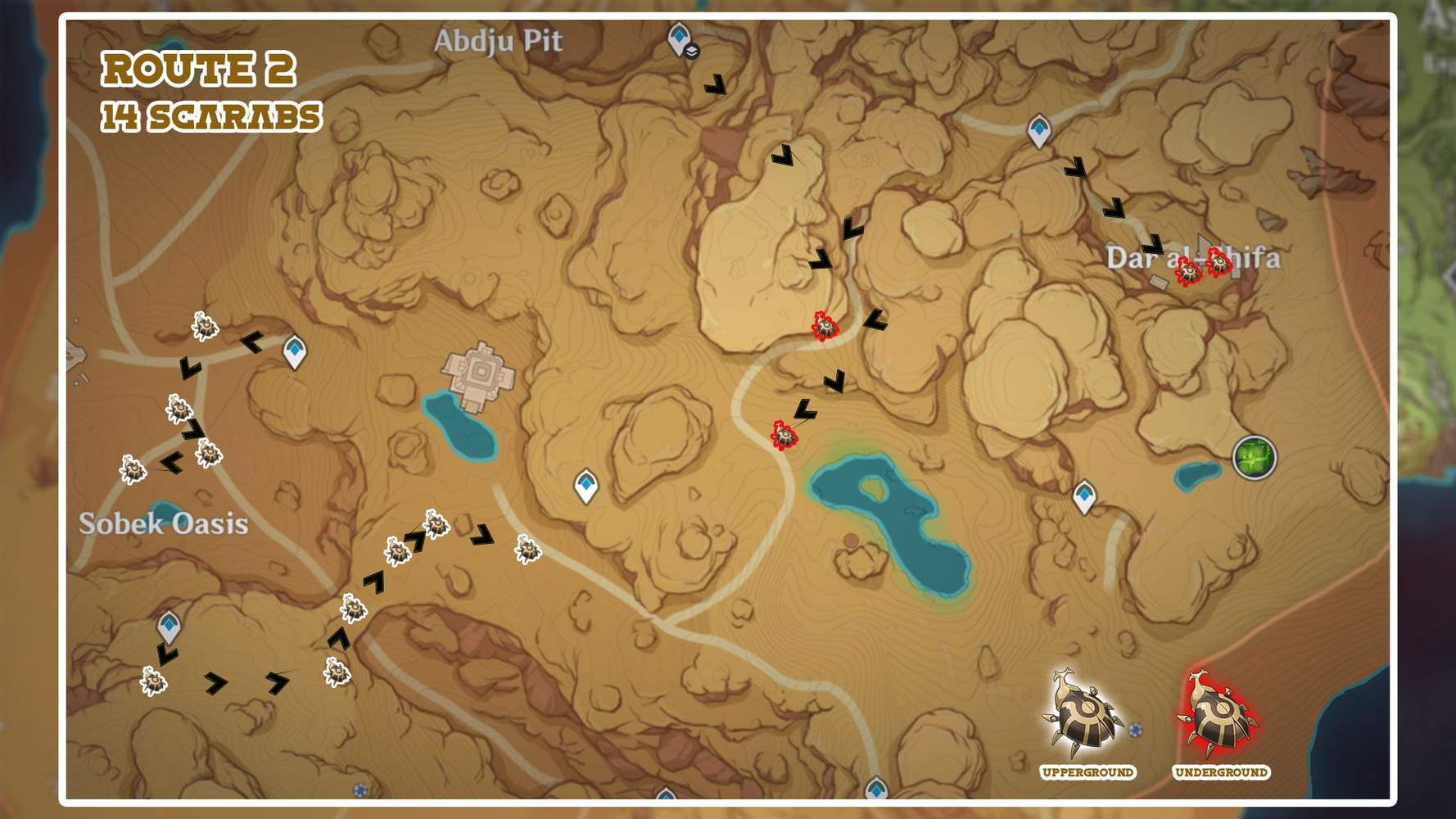Viewport: 1456px width, 819px height.
Task: Click the teleport waypoint above Sobek Oasis
Action: (x=293, y=350)
